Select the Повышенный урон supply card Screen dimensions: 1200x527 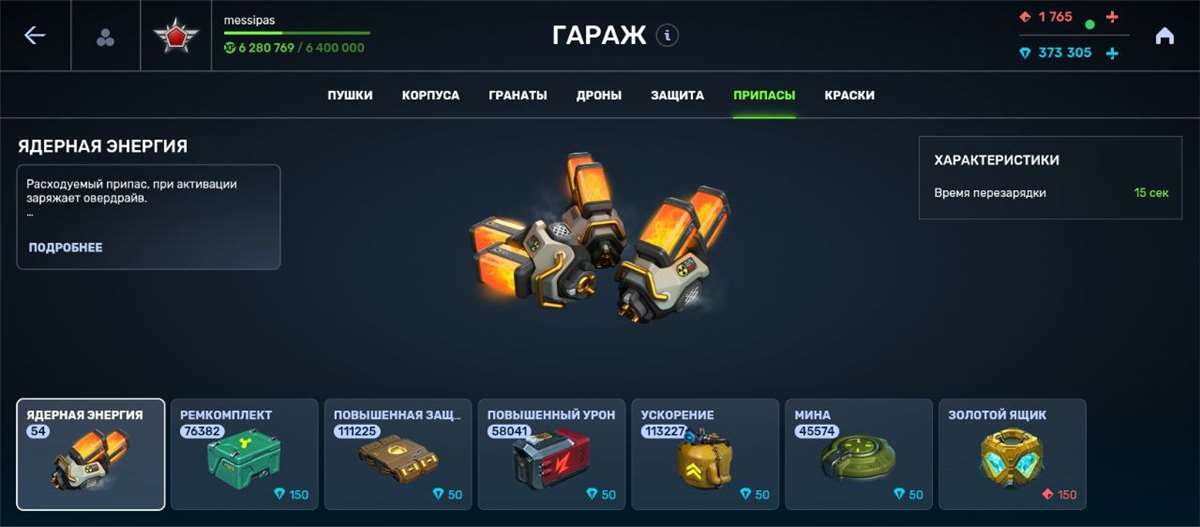pyautogui.click(x=551, y=454)
